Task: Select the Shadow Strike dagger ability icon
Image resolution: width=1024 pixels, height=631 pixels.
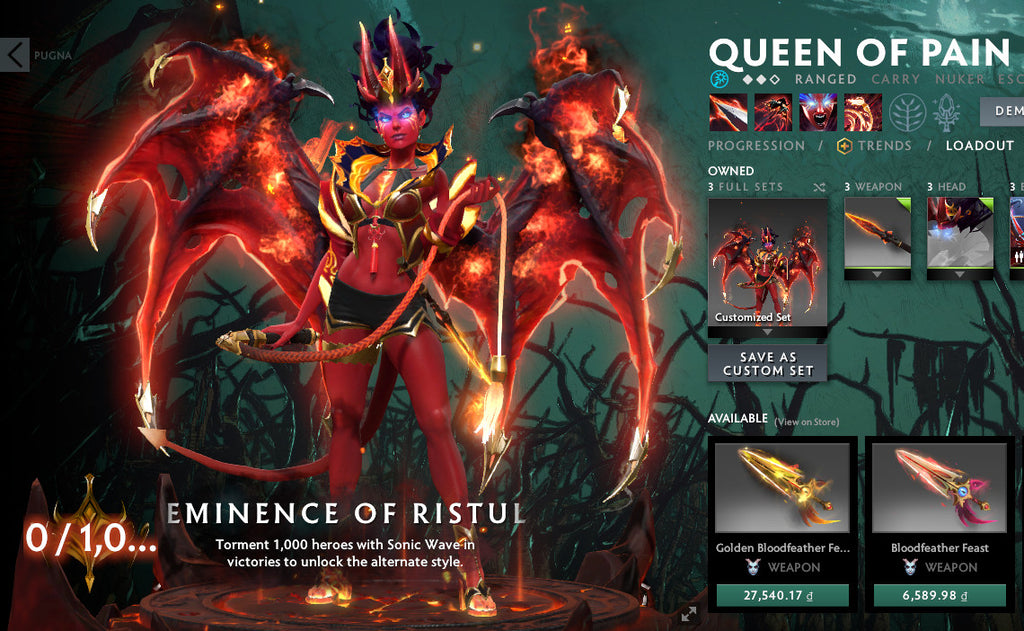Action: (x=727, y=112)
